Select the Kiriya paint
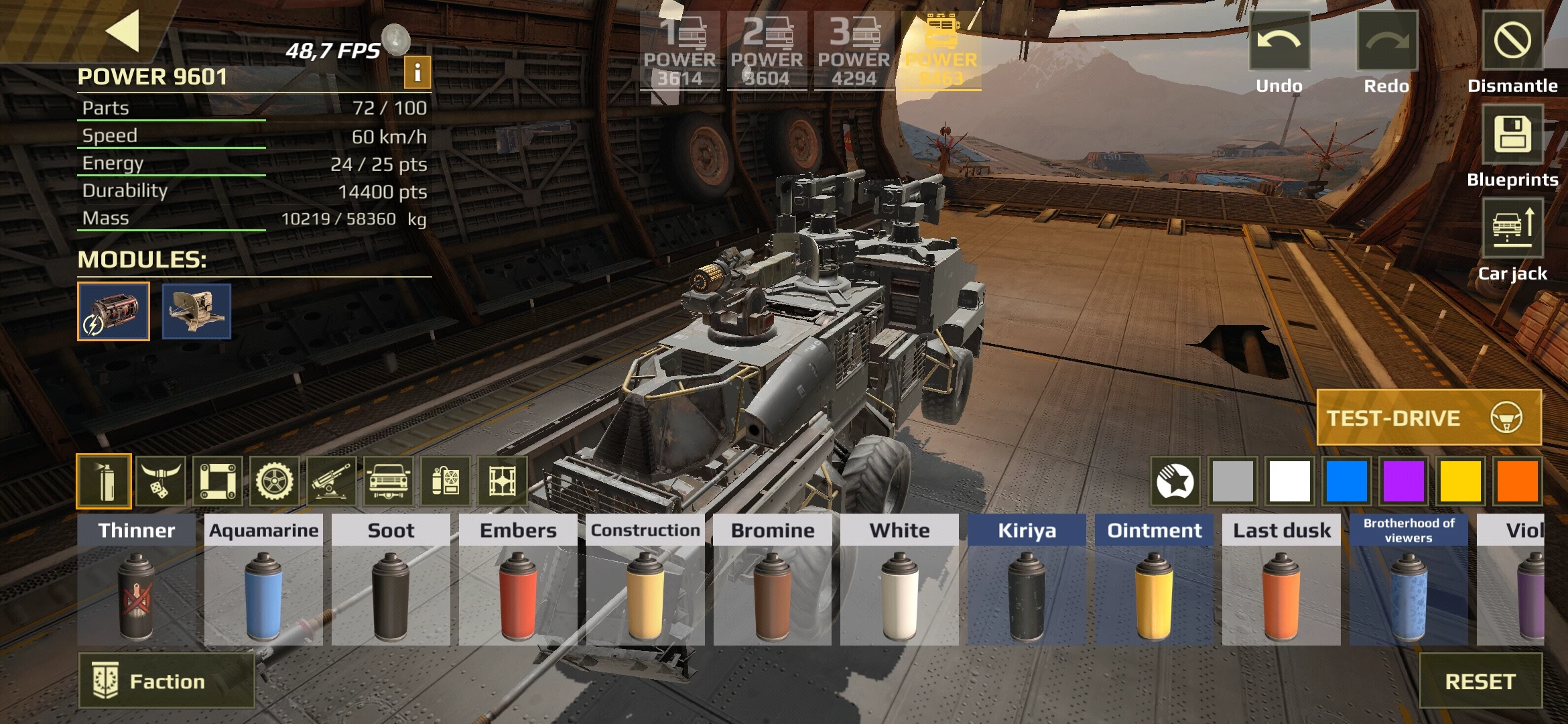 pos(1027,580)
